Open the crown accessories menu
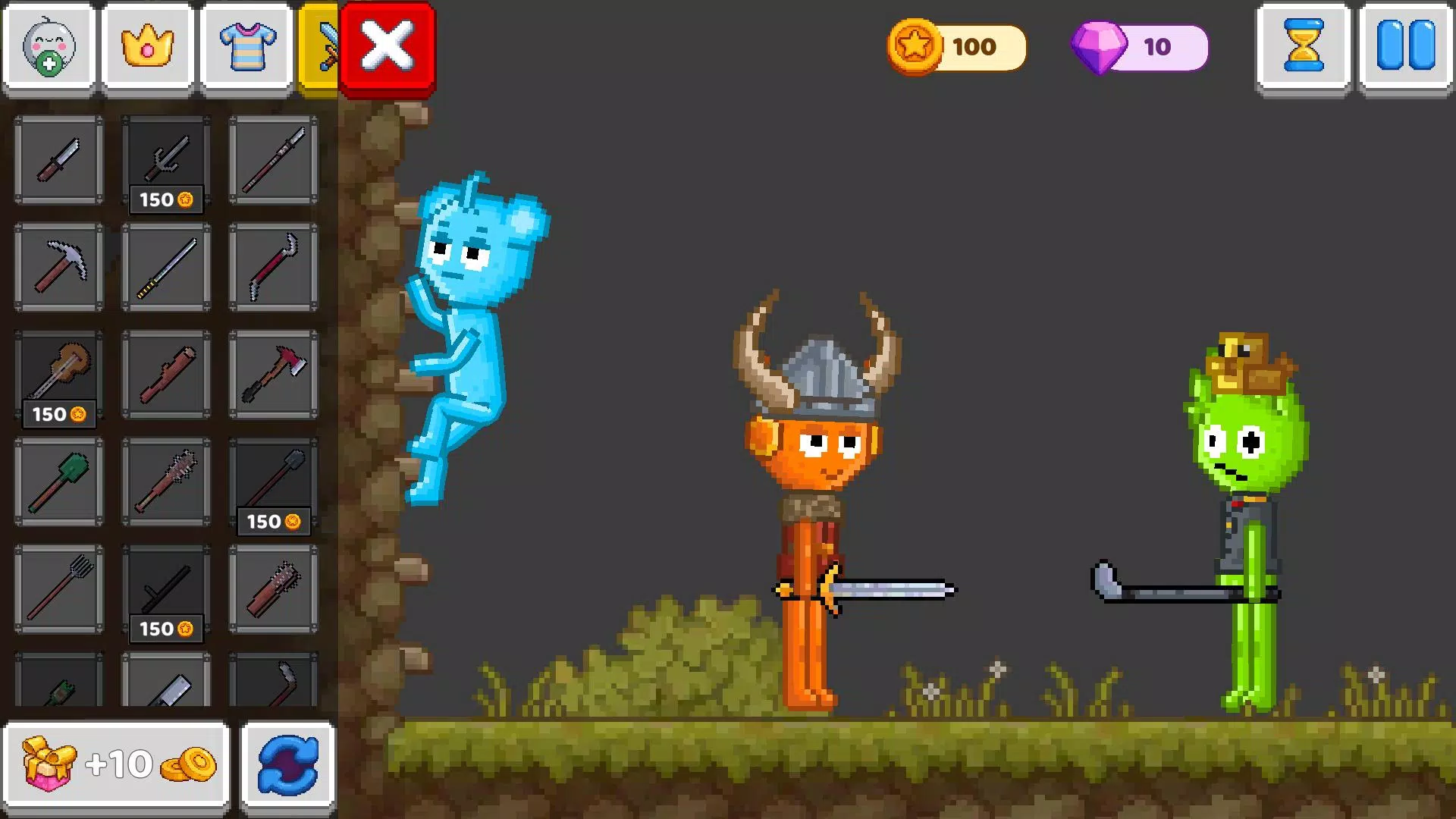This screenshot has height=819, width=1456. pos(148,45)
